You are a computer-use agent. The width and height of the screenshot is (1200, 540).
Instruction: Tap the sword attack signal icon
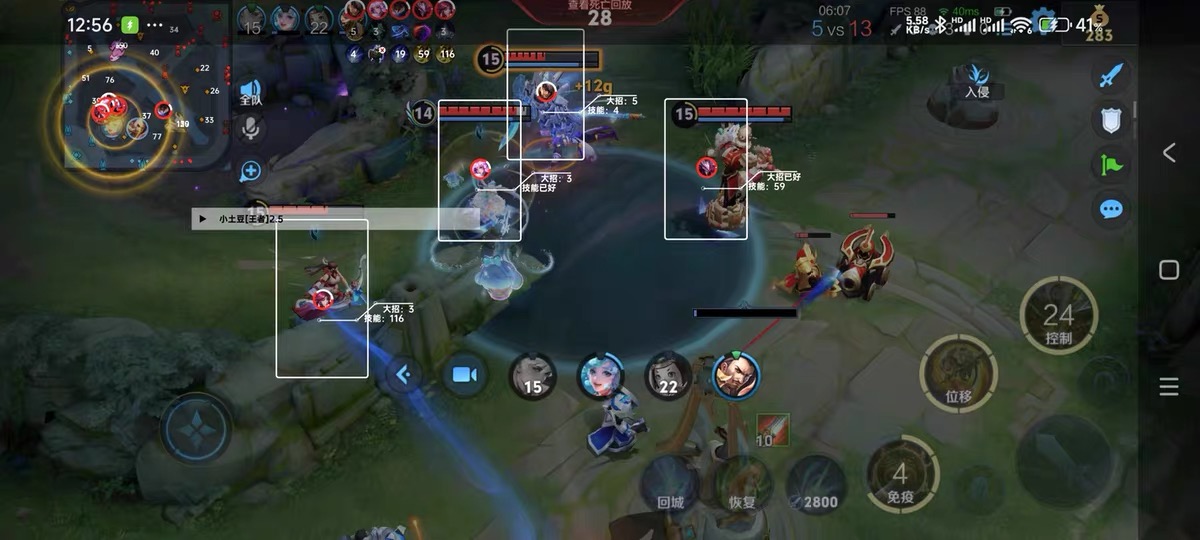click(1111, 76)
